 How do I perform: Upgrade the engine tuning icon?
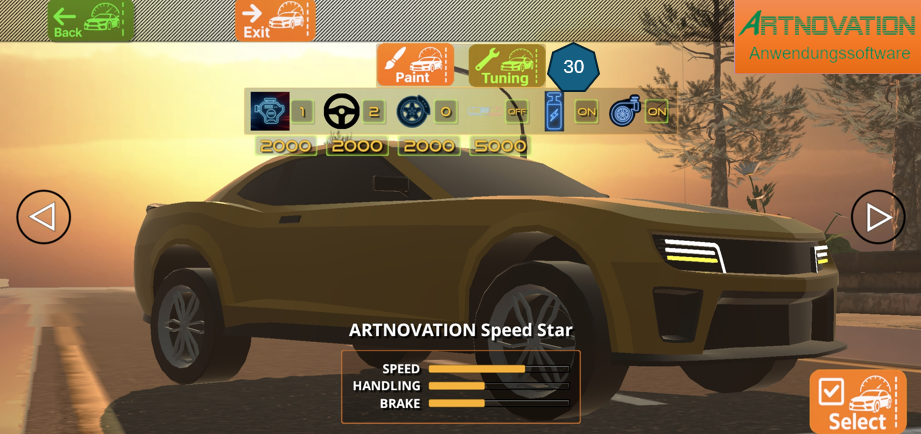[x=270, y=111]
